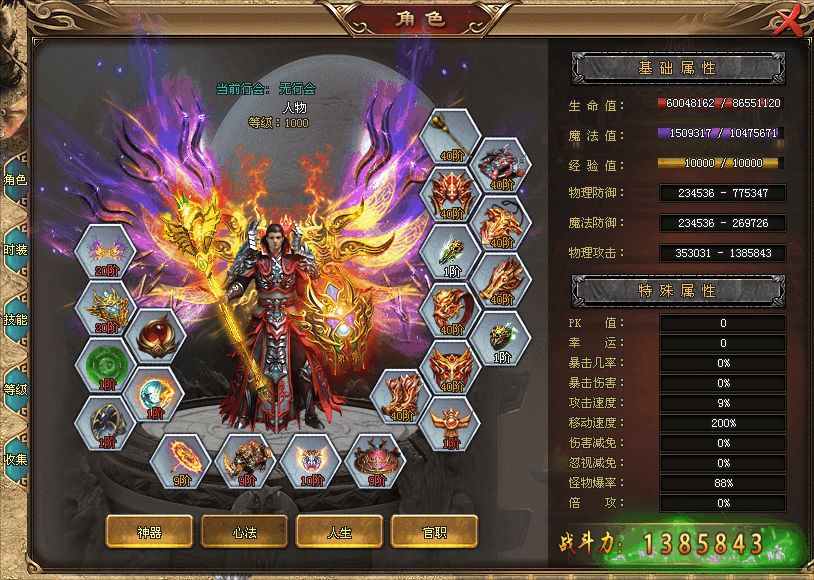This screenshot has width=814, height=580.
Task: Choose the 人生 button
Action: pos(338,532)
